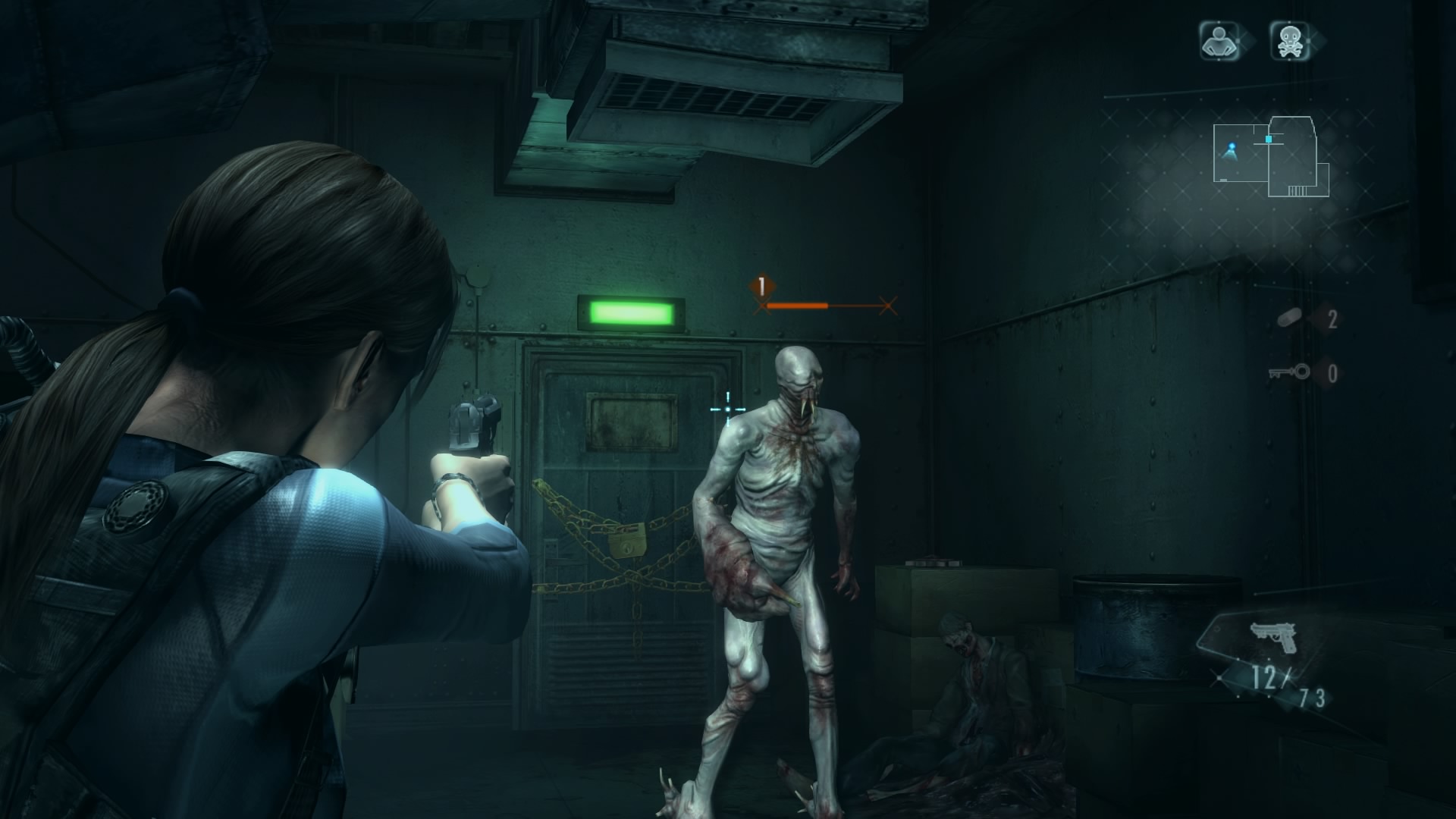The image size is (1456, 819).
Task: Select the skull and crossbones icon
Action: 1289,41
